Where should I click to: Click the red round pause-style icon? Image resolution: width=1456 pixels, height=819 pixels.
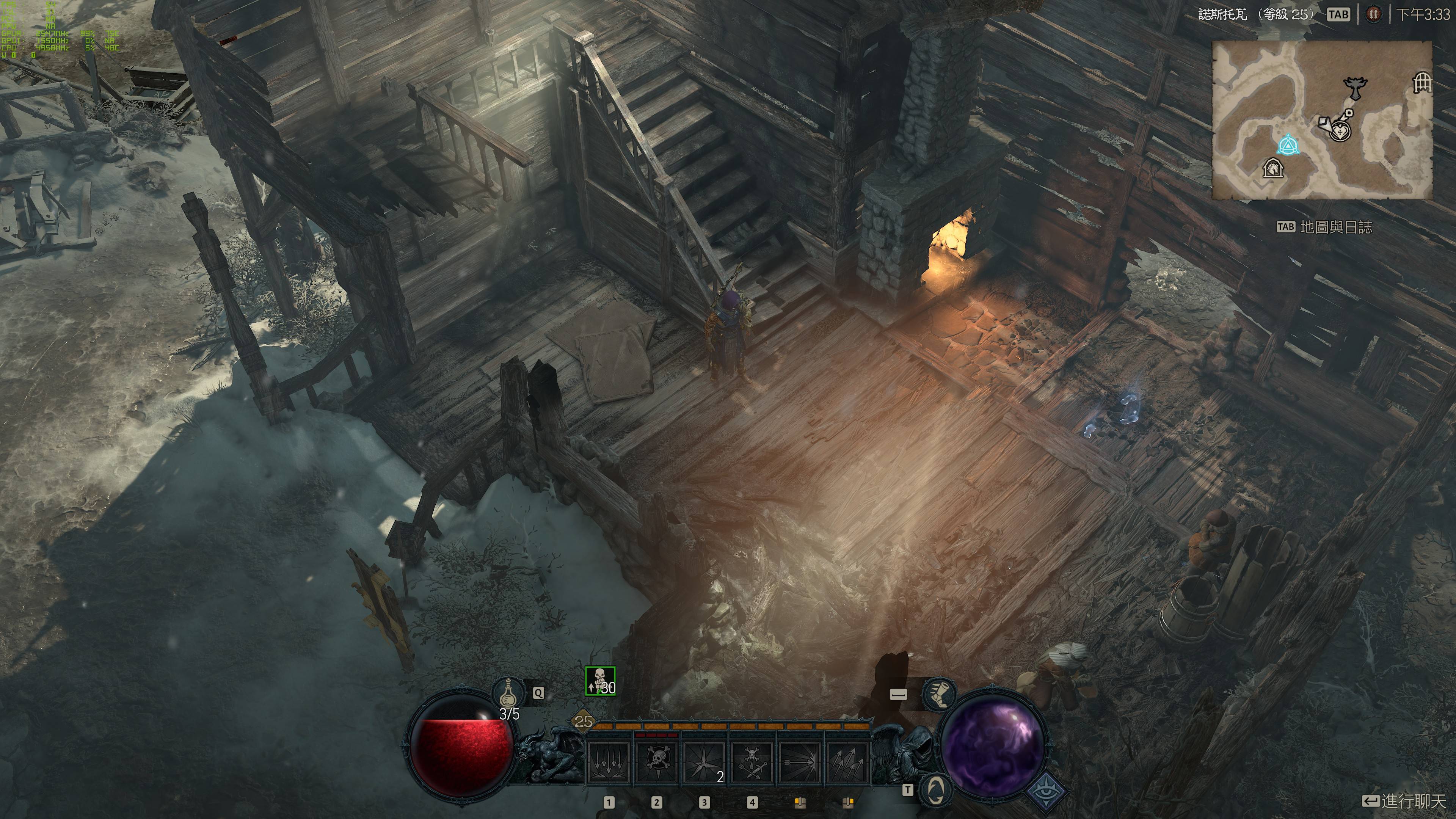pos(1373,14)
